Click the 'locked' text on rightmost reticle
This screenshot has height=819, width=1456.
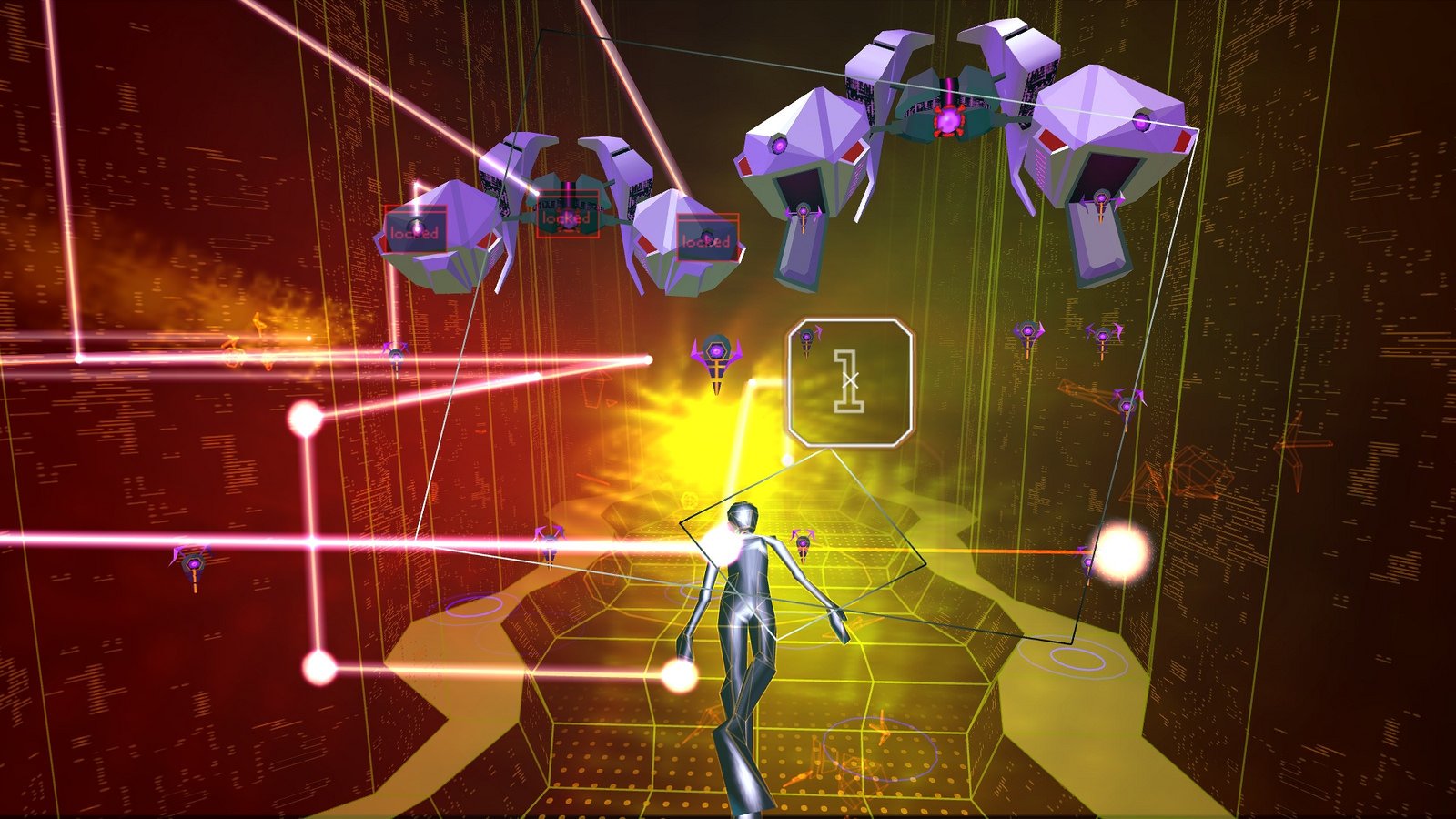point(707,243)
